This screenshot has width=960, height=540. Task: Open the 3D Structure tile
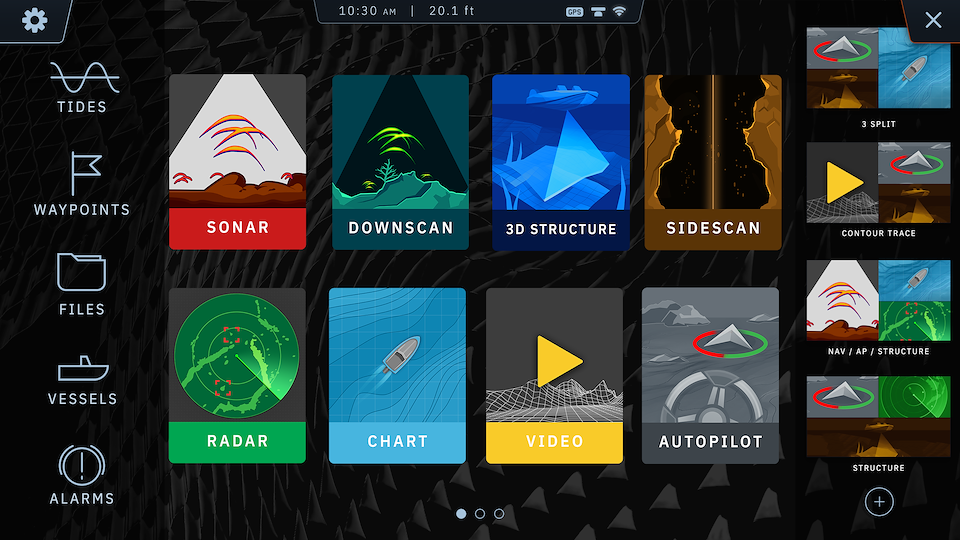coord(561,162)
